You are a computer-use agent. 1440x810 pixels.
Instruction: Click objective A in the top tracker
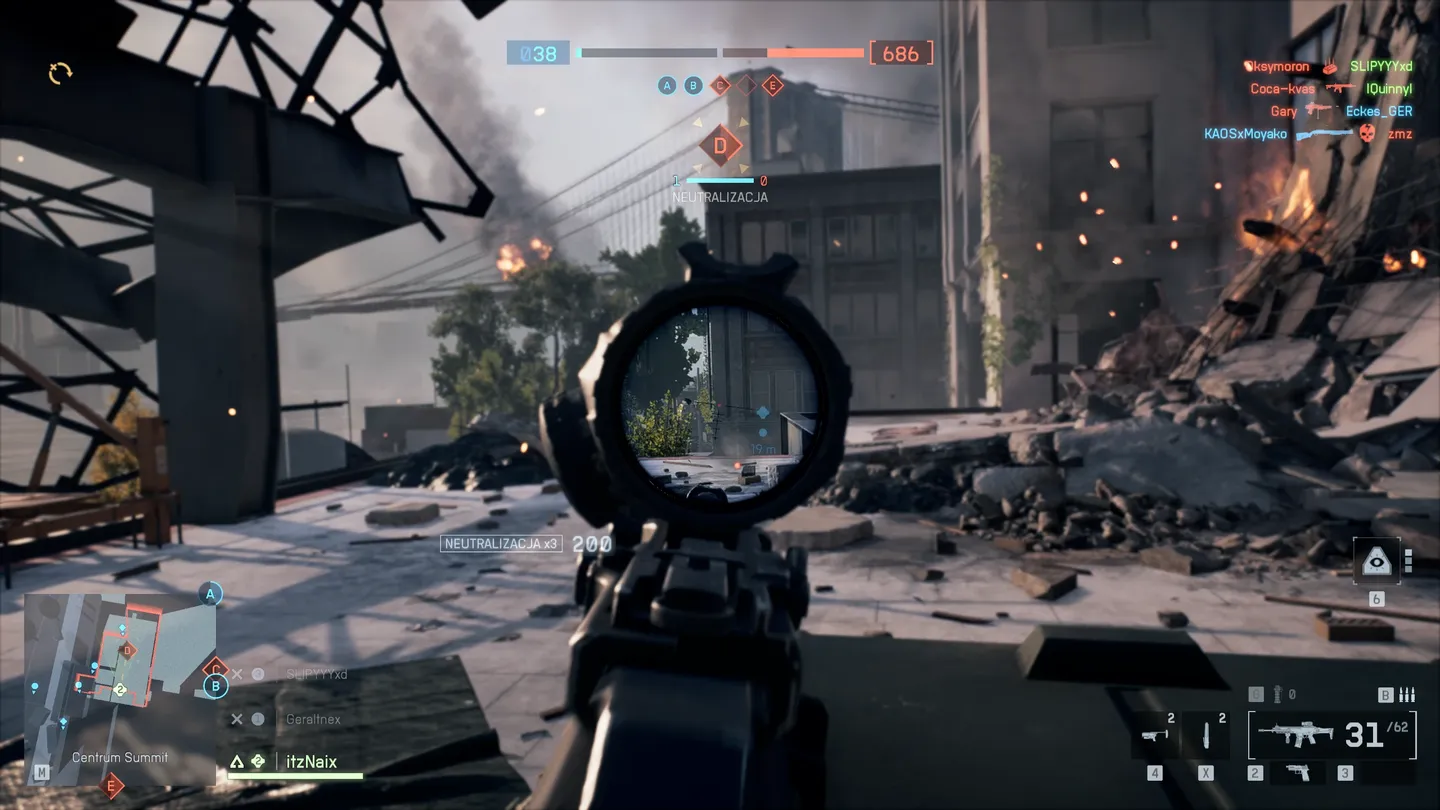tap(667, 85)
